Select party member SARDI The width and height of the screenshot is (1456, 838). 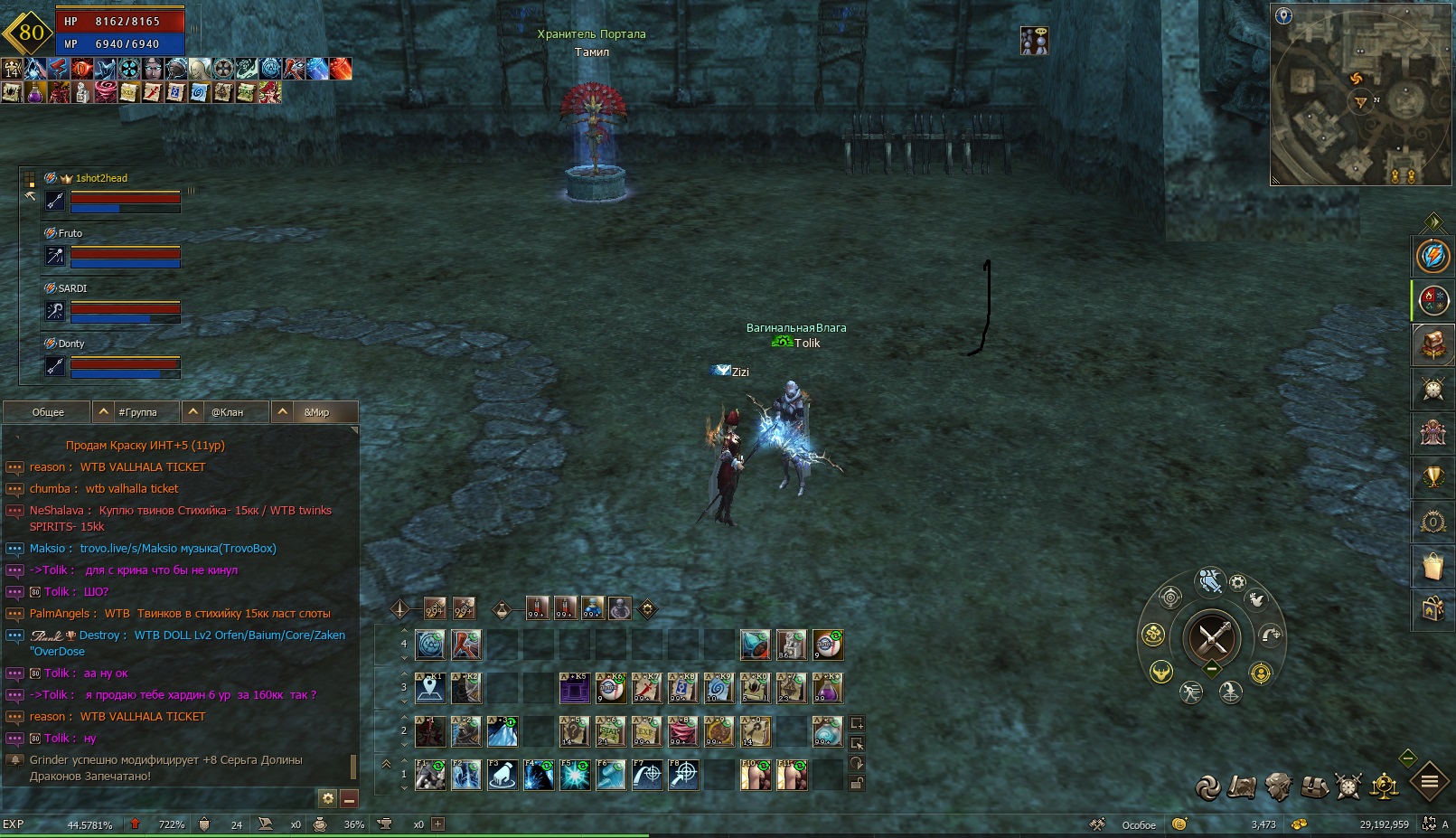click(x=72, y=288)
